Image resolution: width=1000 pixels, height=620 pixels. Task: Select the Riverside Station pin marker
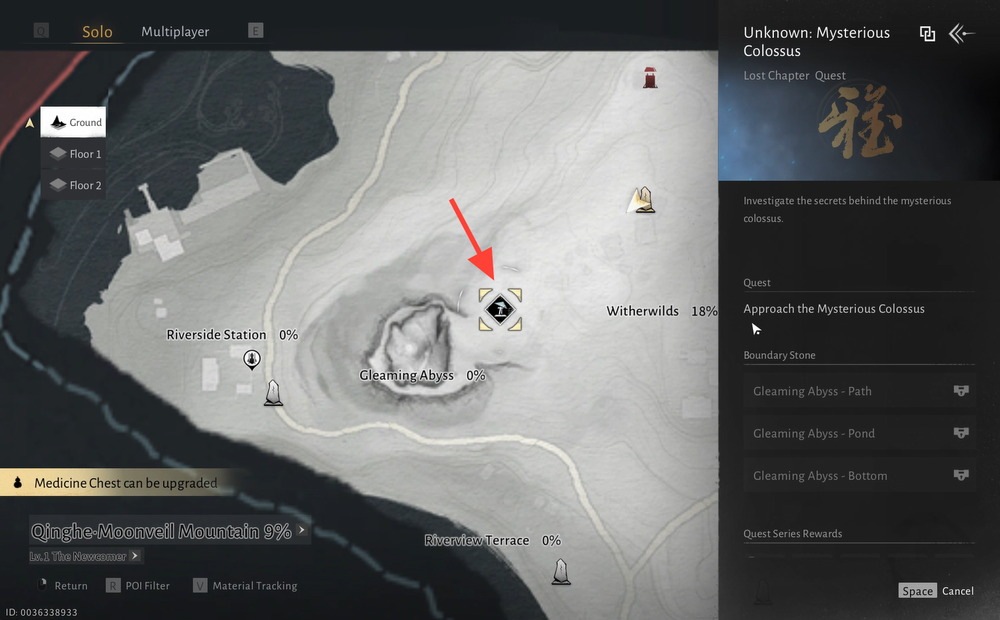click(x=252, y=358)
